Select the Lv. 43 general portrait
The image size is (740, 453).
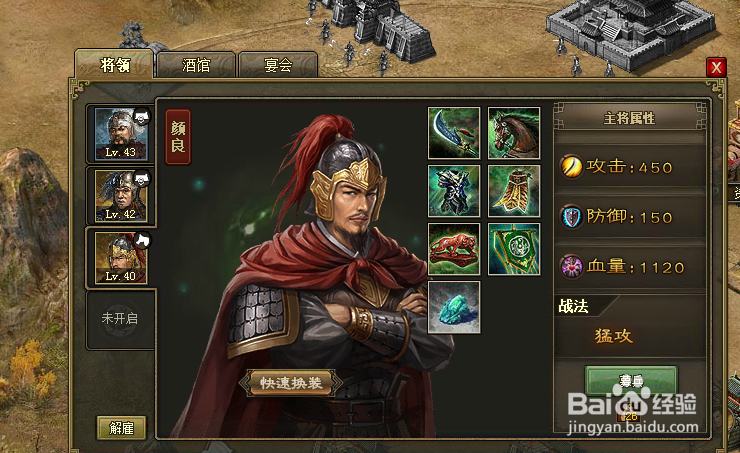click(x=120, y=133)
